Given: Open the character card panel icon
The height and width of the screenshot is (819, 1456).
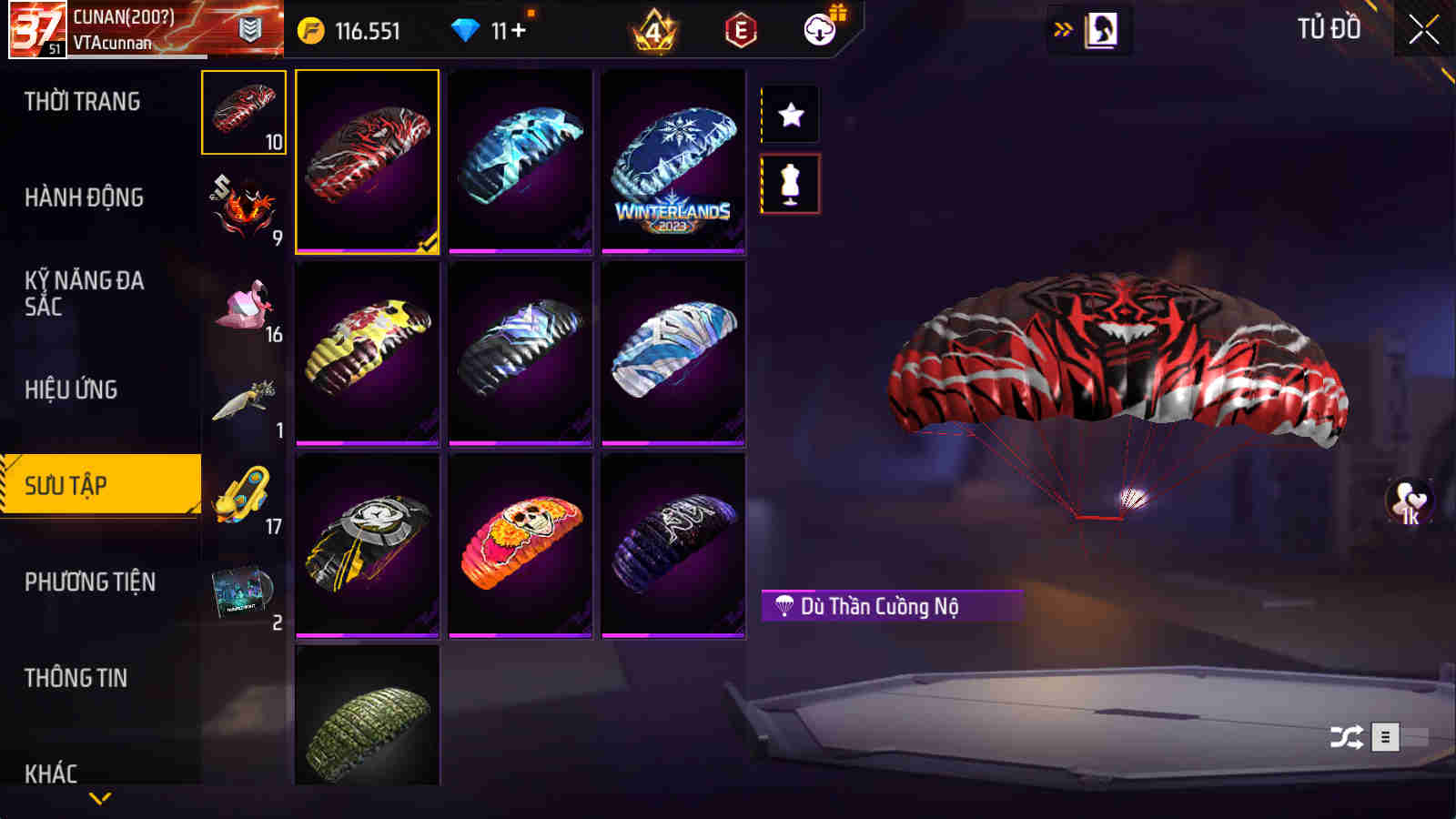Looking at the screenshot, I should [1103, 28].
